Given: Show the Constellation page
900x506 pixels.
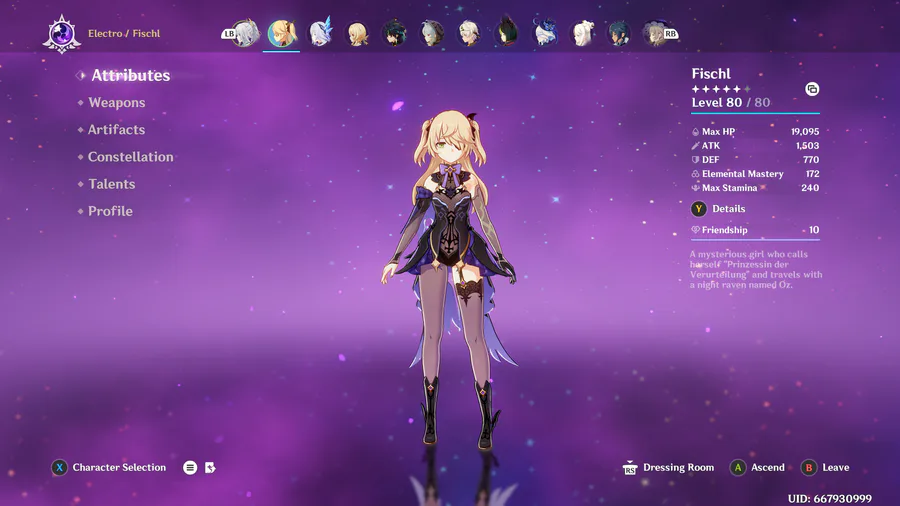Looking at the screenshot, I should 130,157.
